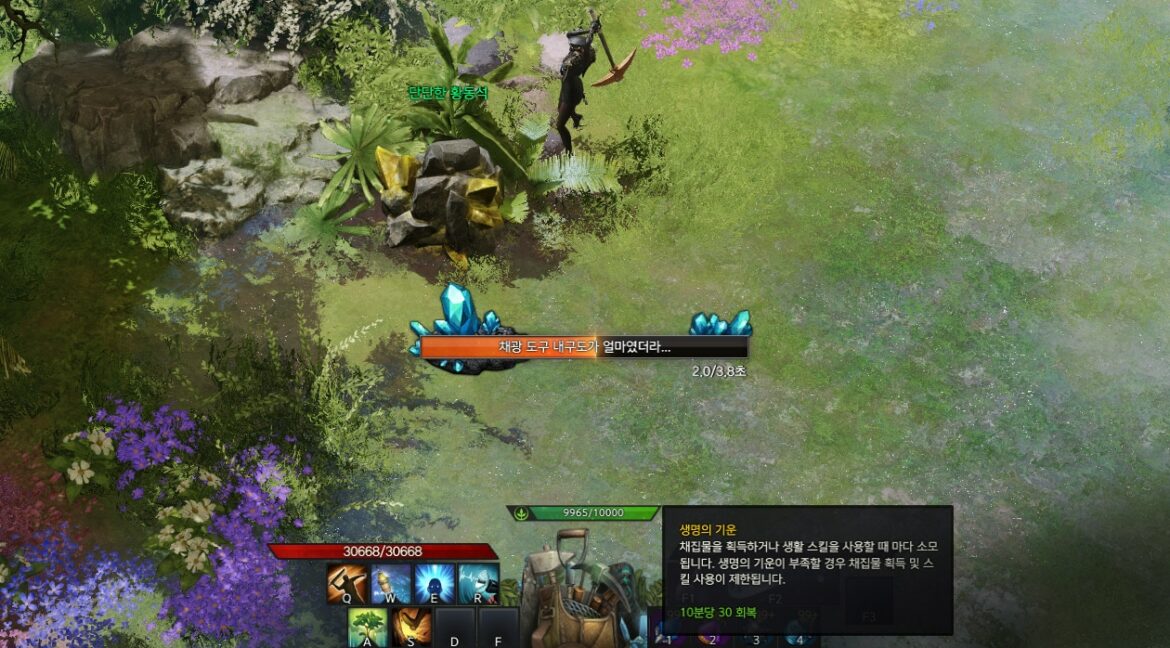
Task: Use the S orange swirl skill
Action: click(412, 627)
